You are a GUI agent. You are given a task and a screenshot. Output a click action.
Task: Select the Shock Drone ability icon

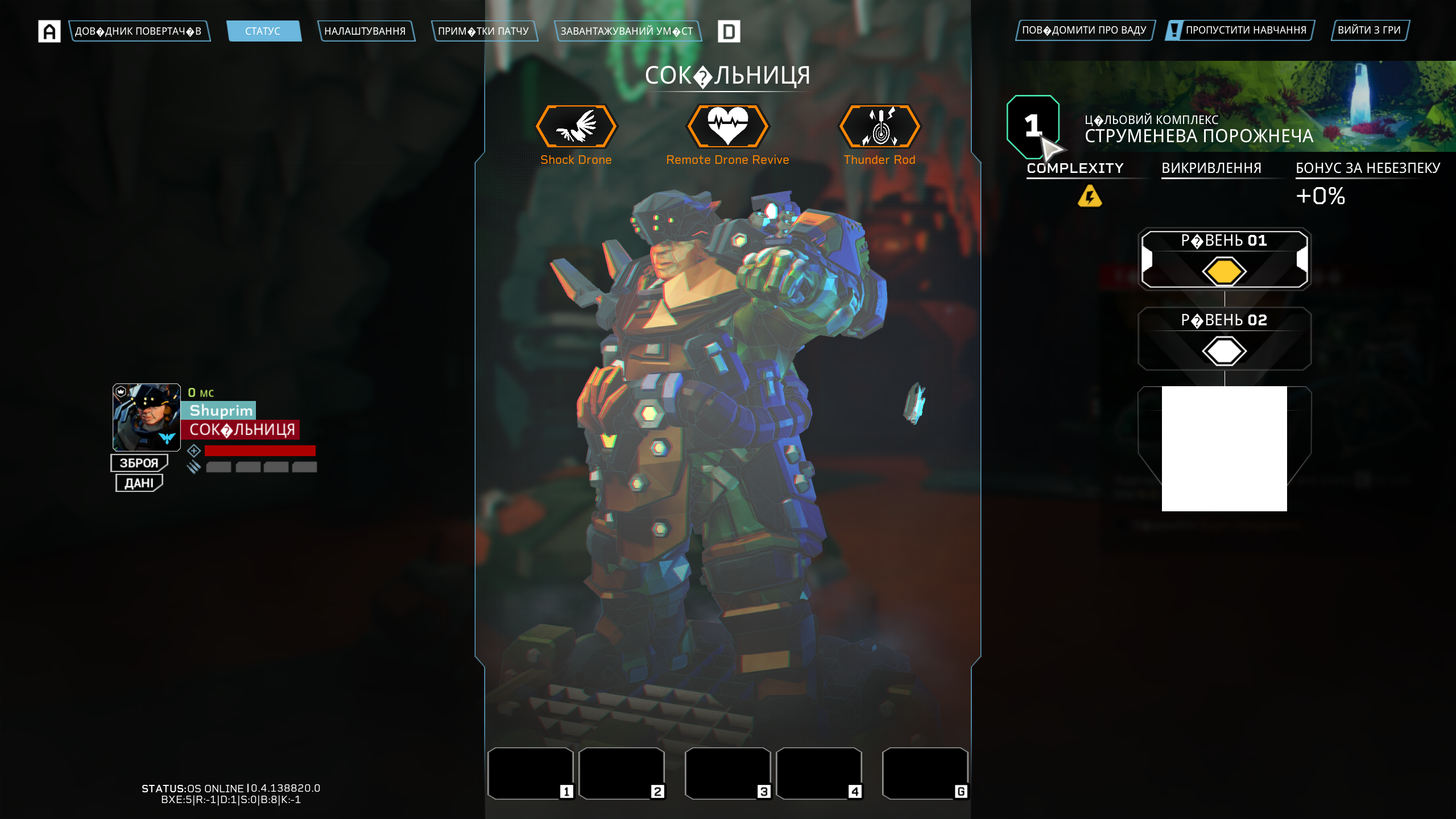576,126
